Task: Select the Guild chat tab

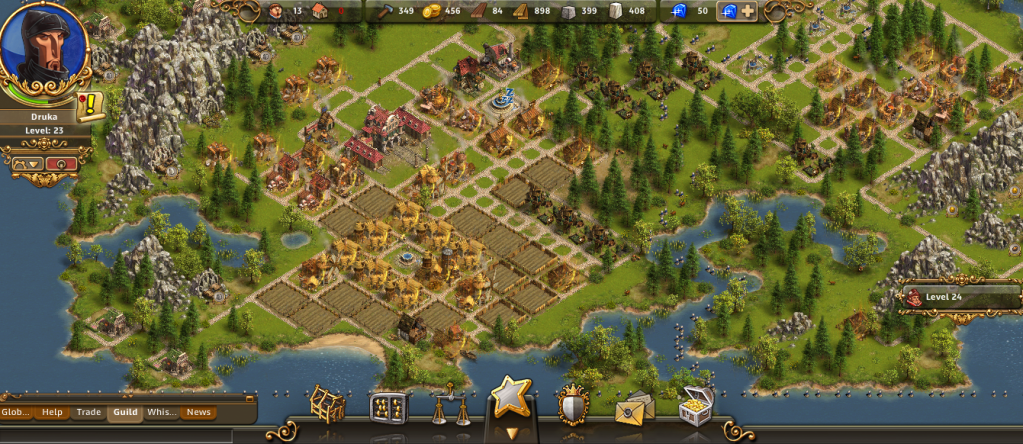Action: tap(125, 412)
